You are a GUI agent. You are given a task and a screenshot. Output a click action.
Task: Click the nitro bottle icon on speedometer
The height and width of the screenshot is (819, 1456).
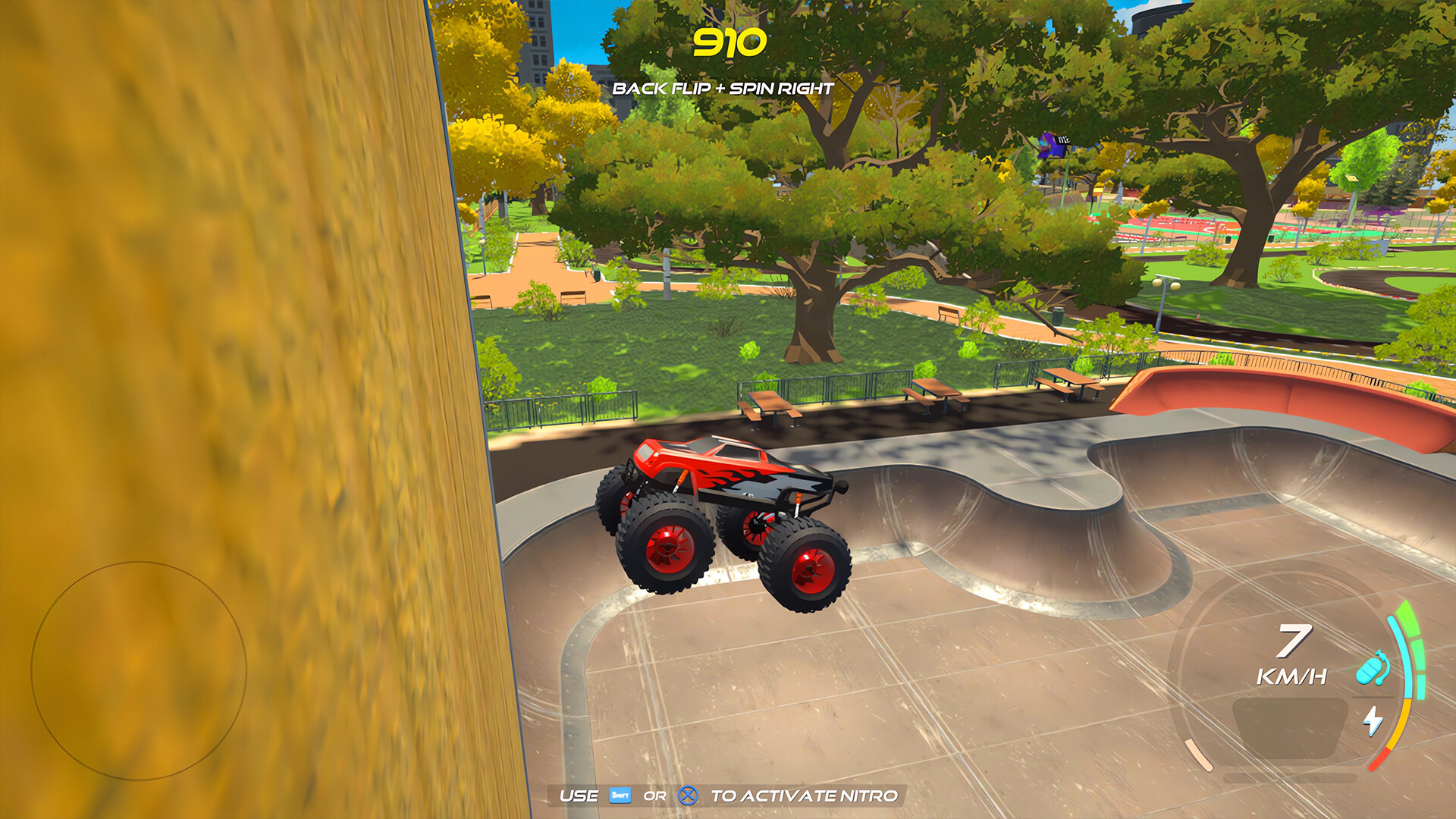click(1372, 668)
